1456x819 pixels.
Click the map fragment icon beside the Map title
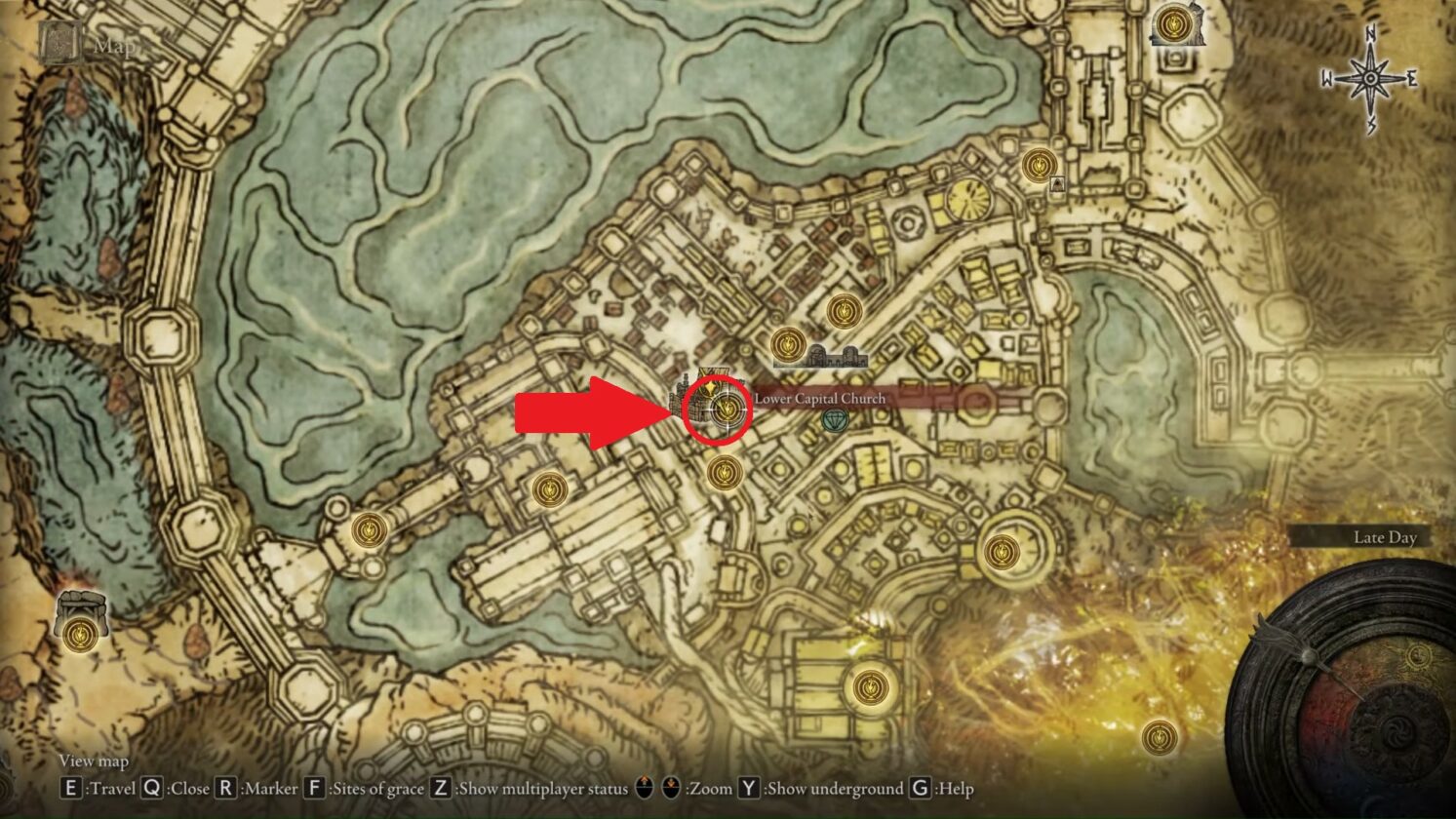[59, 43]
